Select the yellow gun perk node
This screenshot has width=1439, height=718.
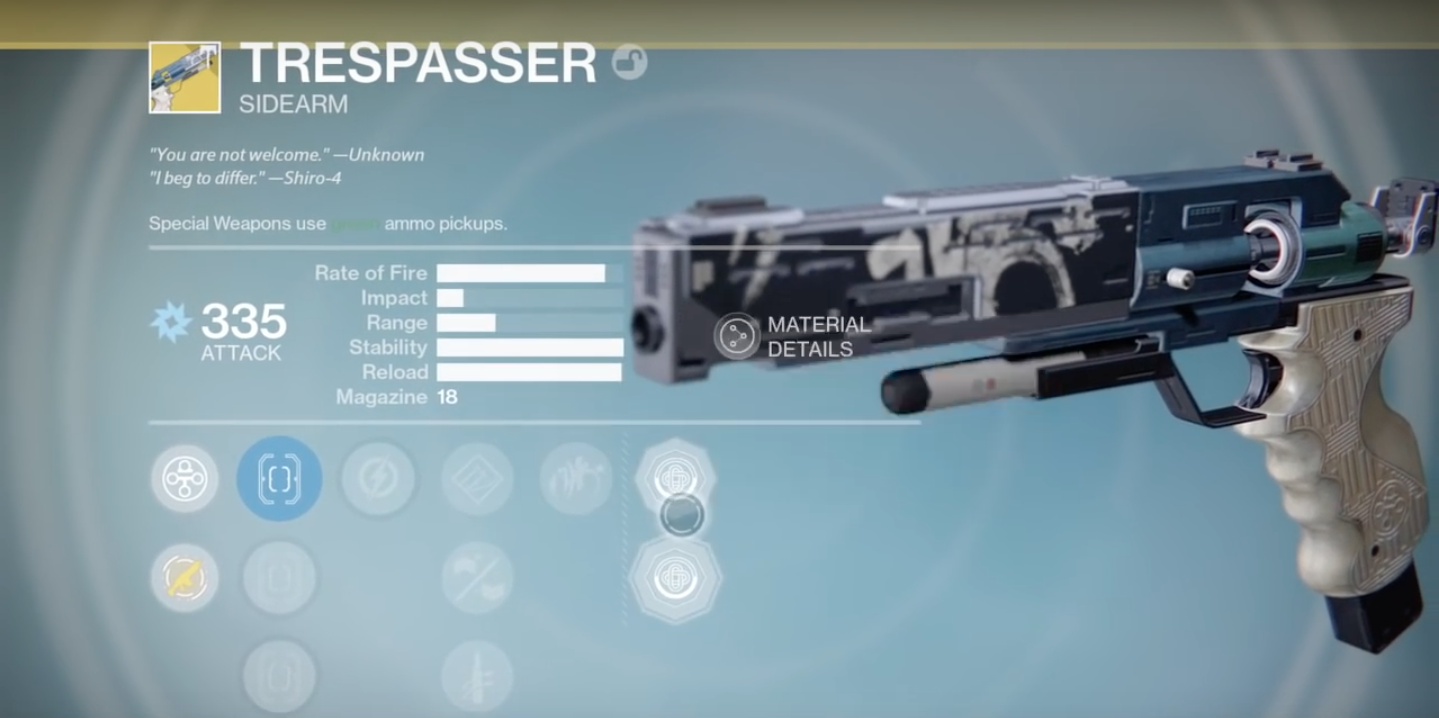click(x=185, y=578)
